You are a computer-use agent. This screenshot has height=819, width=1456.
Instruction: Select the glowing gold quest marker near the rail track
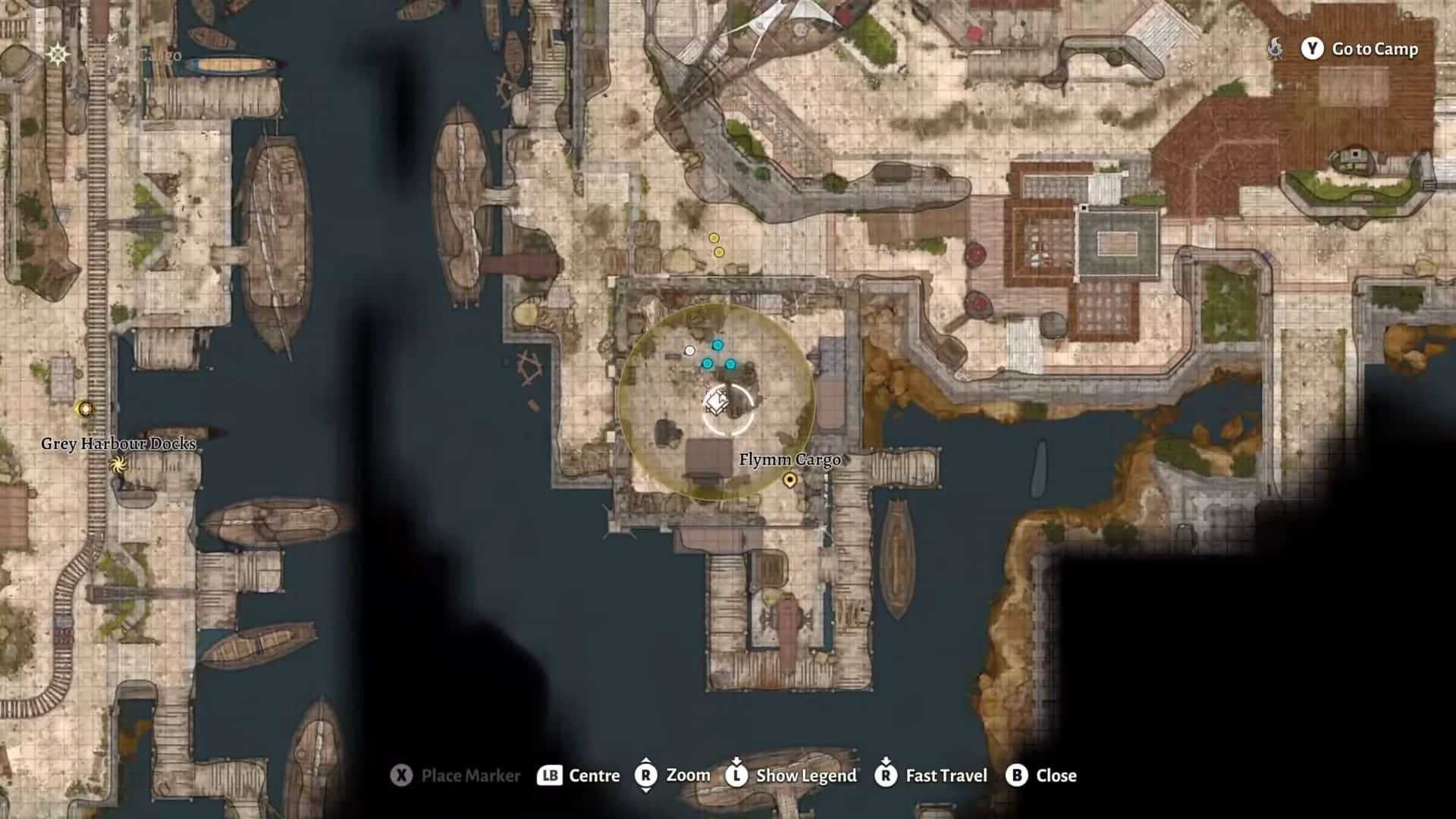point(86,409)
